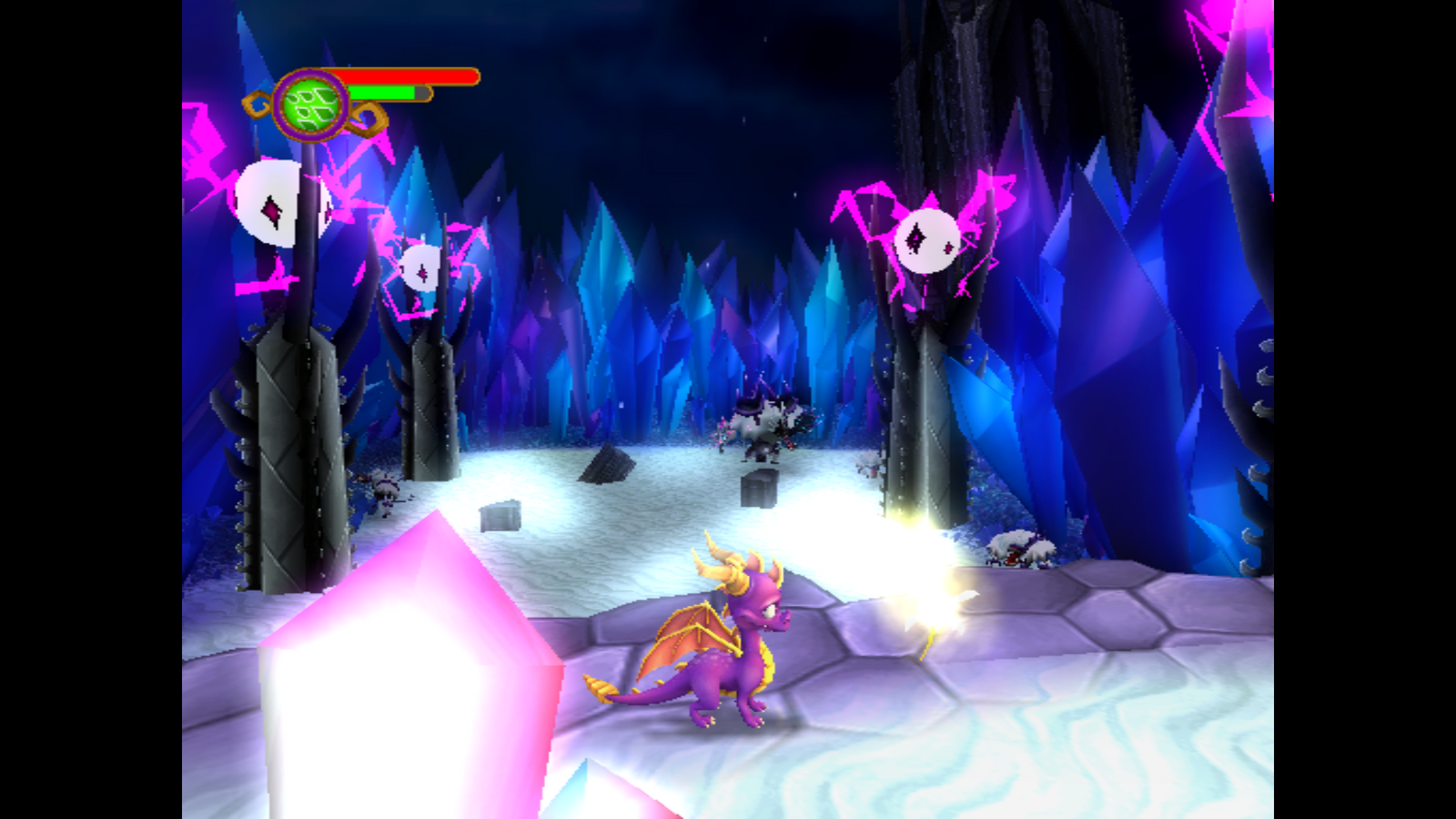The height and width of the screenshot is (819, 1456).
Task: Click the green breath element orb icon
Action: coord(311,106)
